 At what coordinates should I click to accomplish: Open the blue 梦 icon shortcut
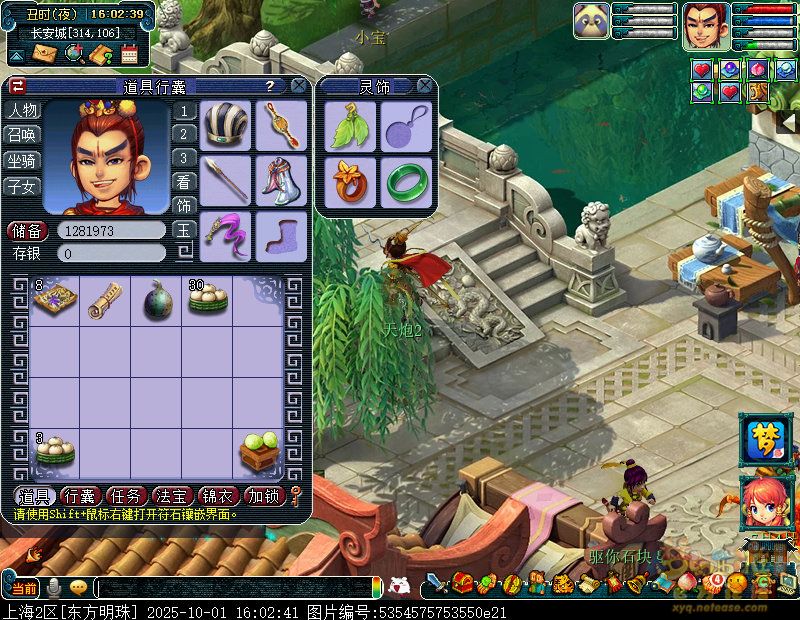[765, 440]
